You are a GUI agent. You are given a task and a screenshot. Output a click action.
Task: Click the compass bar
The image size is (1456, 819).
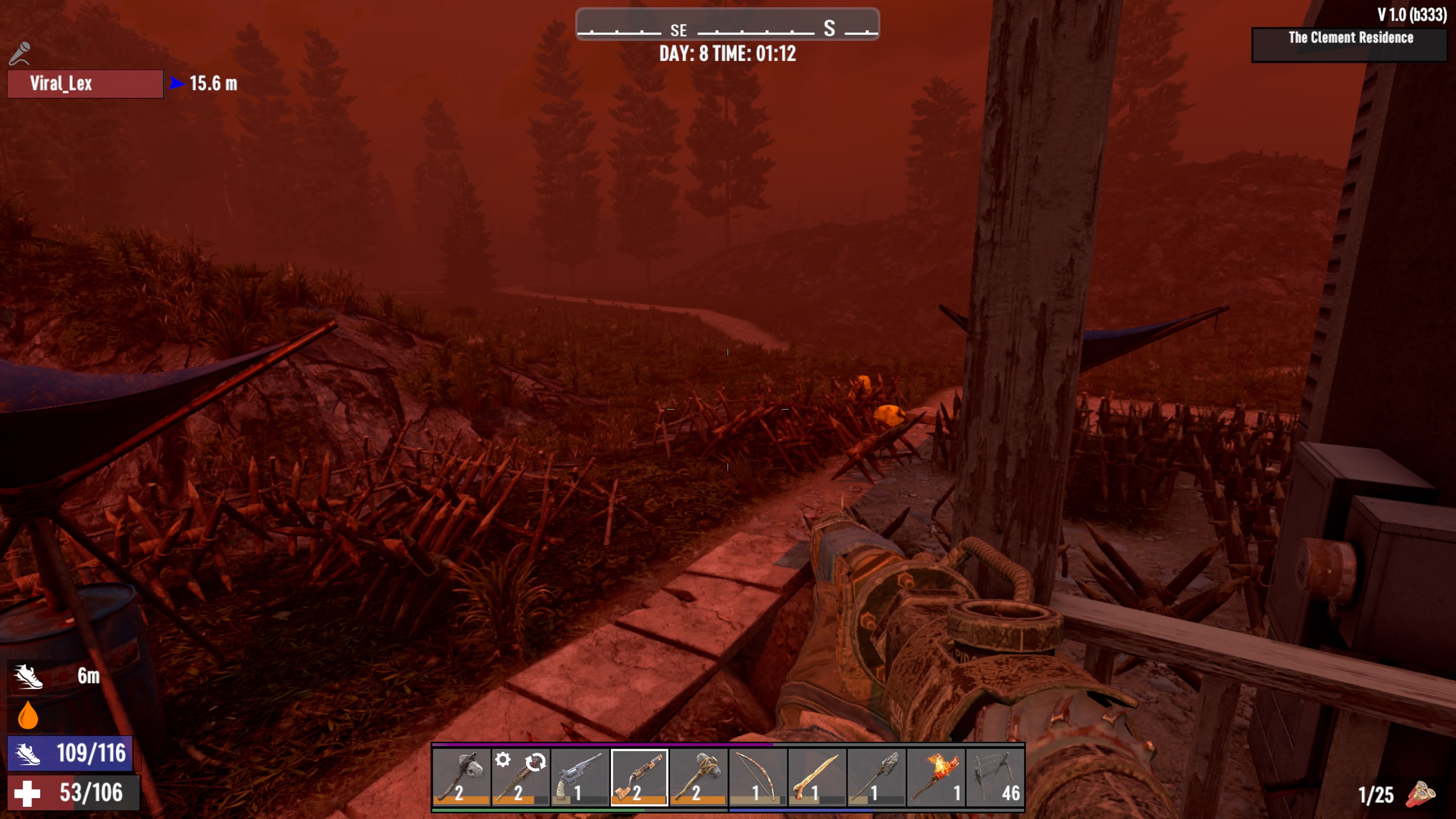(728, 25)
